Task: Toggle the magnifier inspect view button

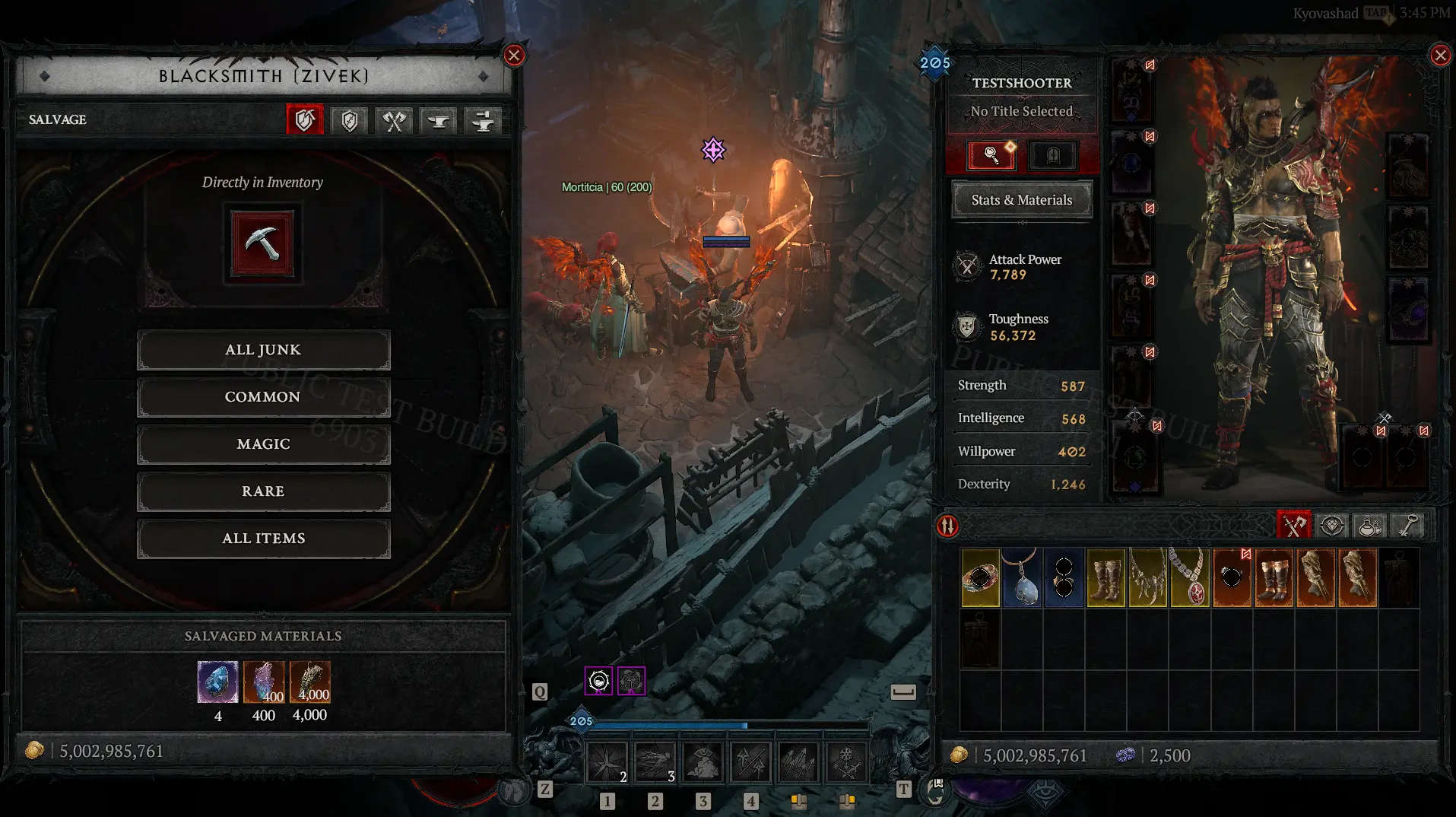Action: point(991,155)
